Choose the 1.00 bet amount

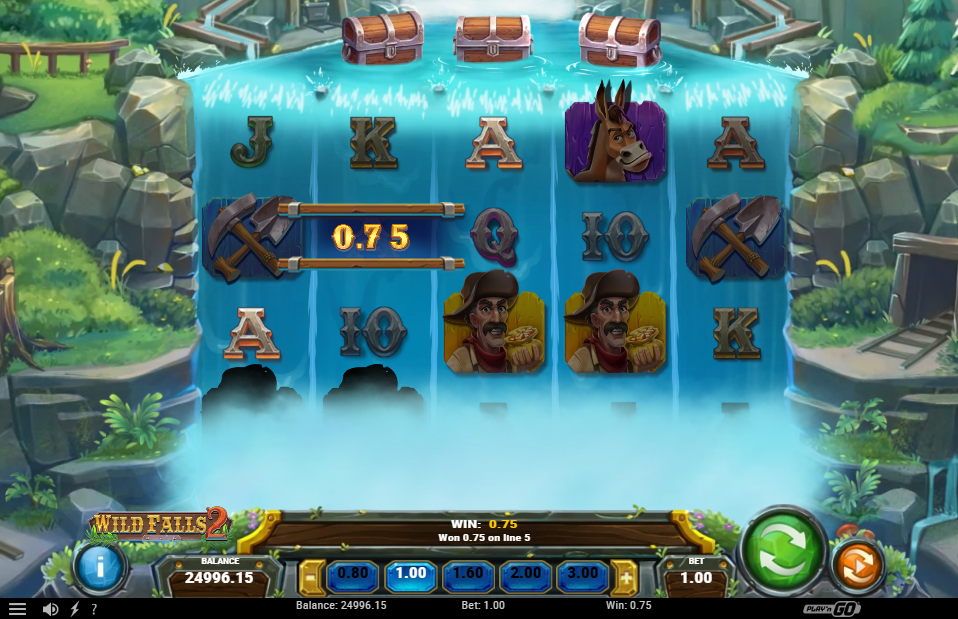[411, 574]
